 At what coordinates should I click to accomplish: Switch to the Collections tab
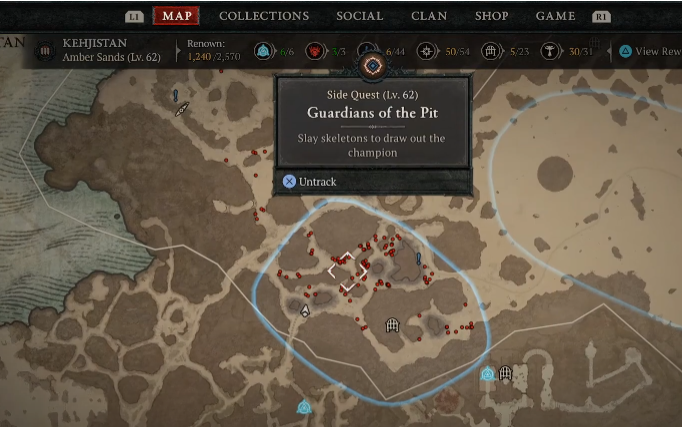point(264,16)
